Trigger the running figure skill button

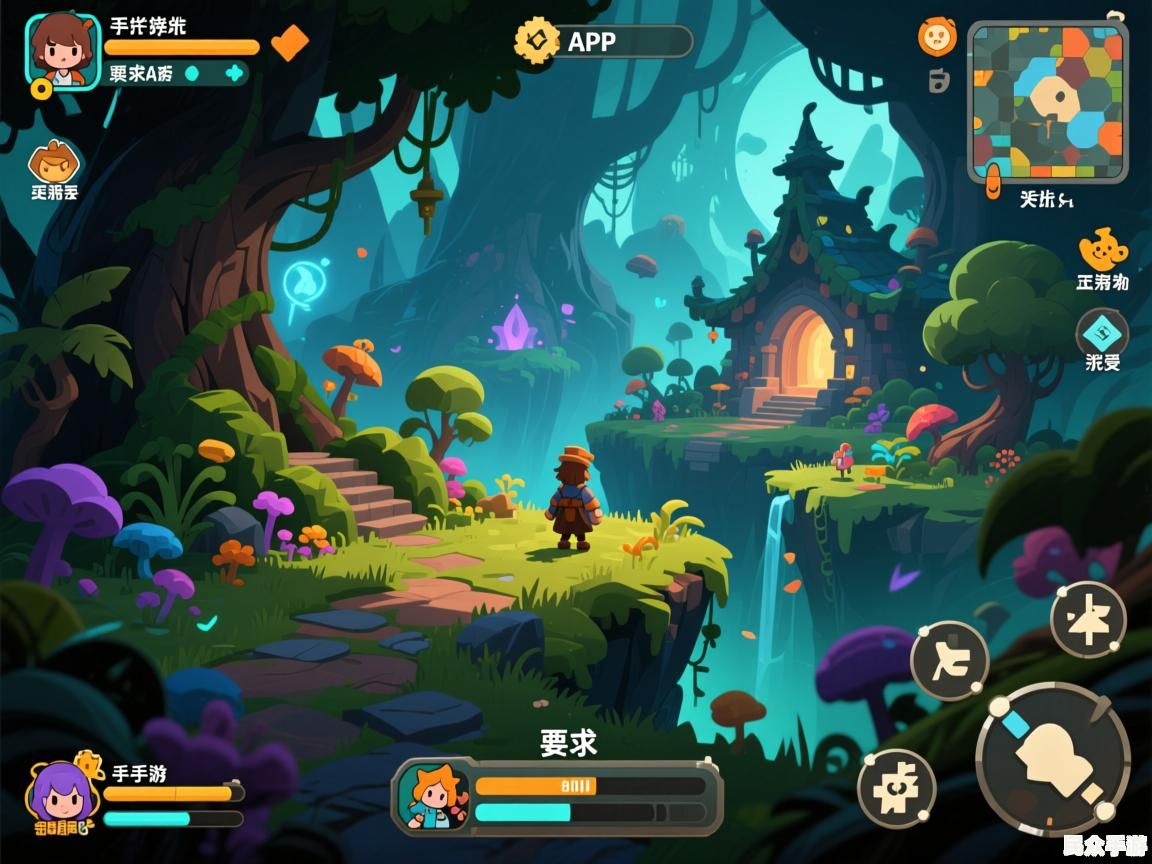pos(949,660)
